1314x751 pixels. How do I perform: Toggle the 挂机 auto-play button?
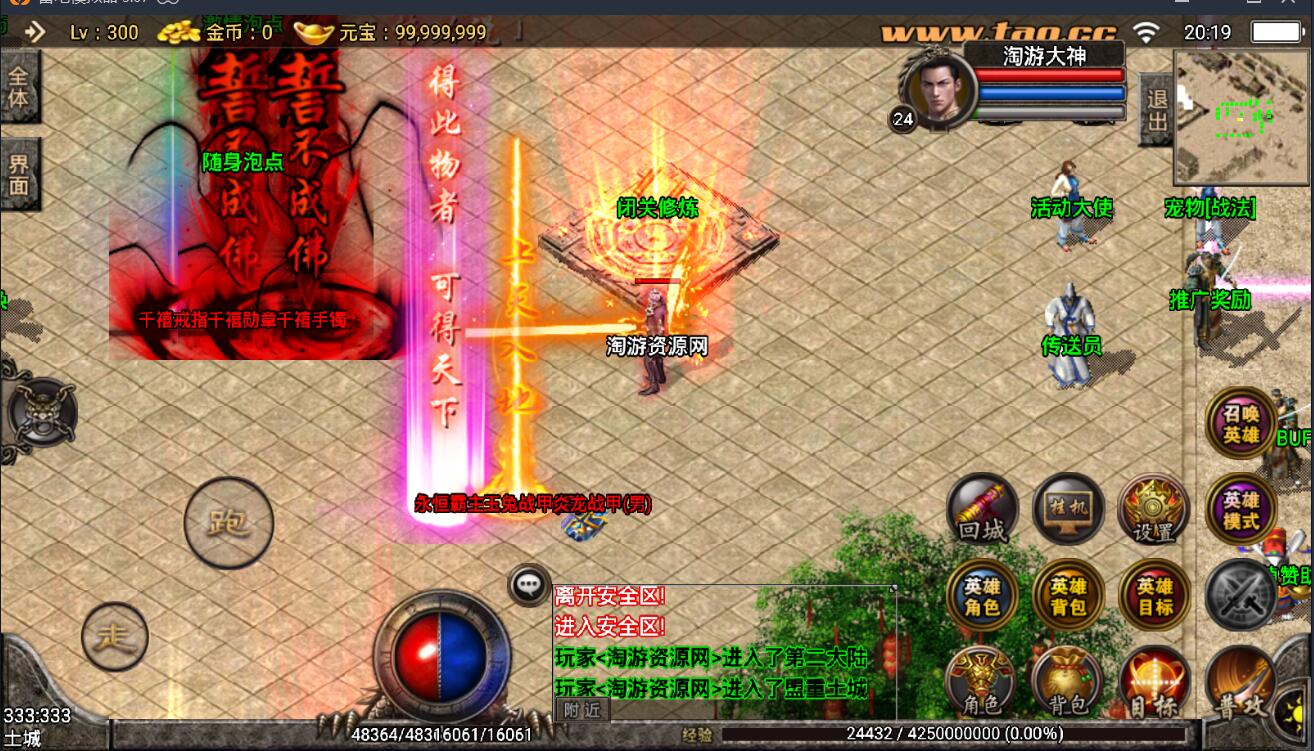click(x=1068, y=510)
